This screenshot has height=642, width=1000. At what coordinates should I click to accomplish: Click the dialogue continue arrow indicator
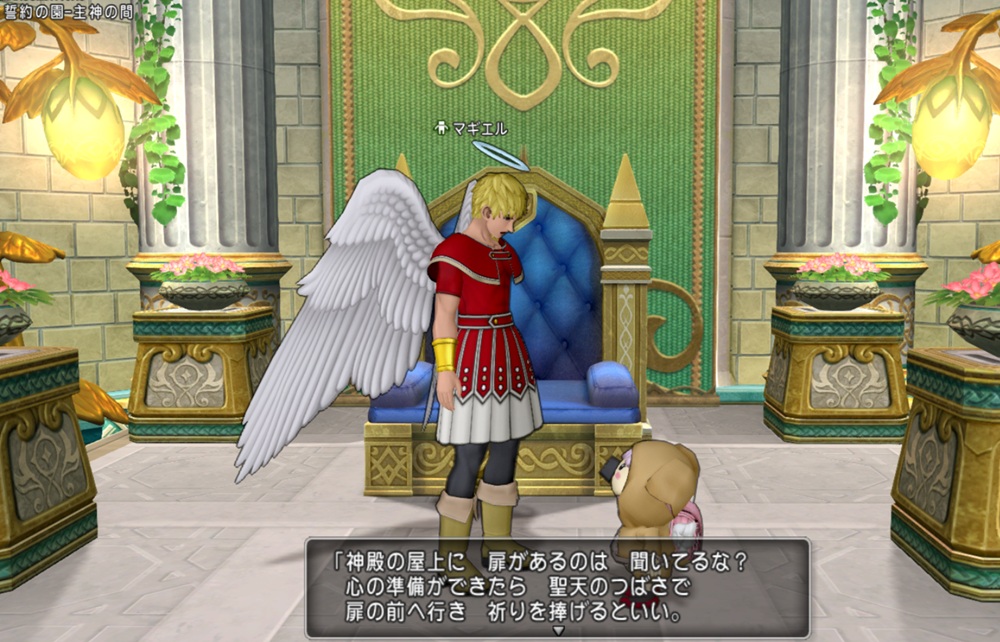558,631
